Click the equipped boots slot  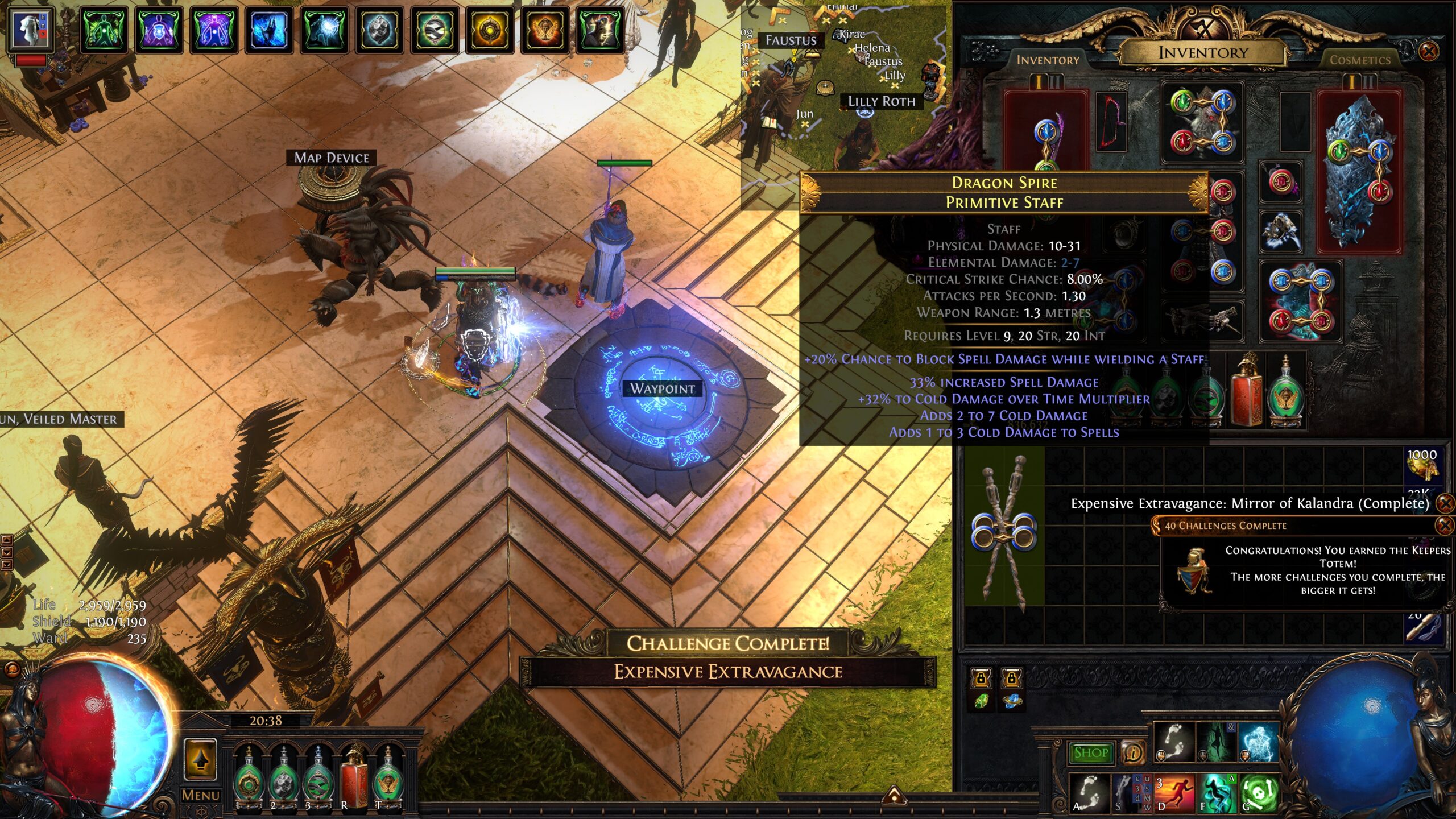coord(1300,301)
